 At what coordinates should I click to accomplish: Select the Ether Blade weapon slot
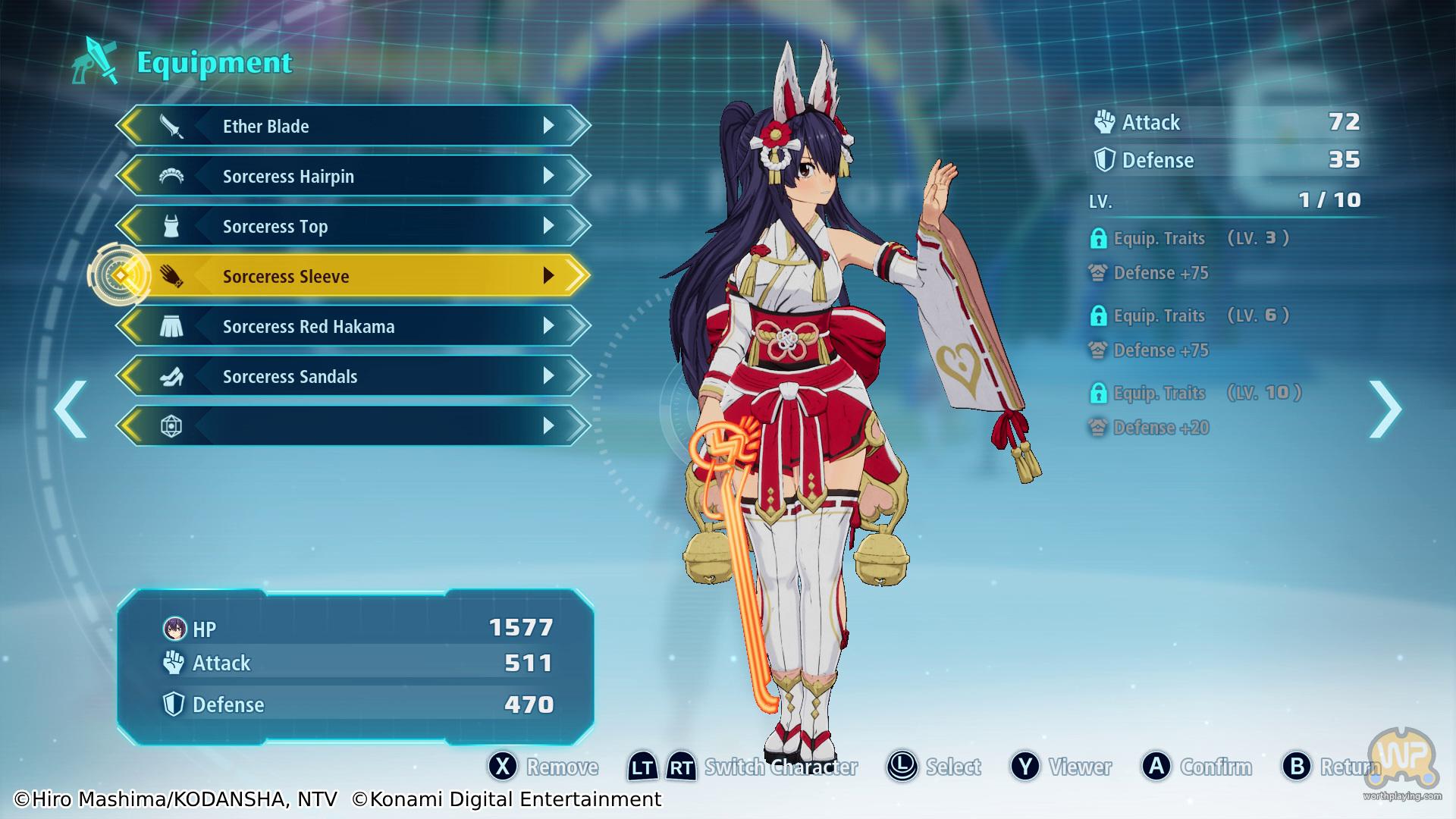[353, 126]
